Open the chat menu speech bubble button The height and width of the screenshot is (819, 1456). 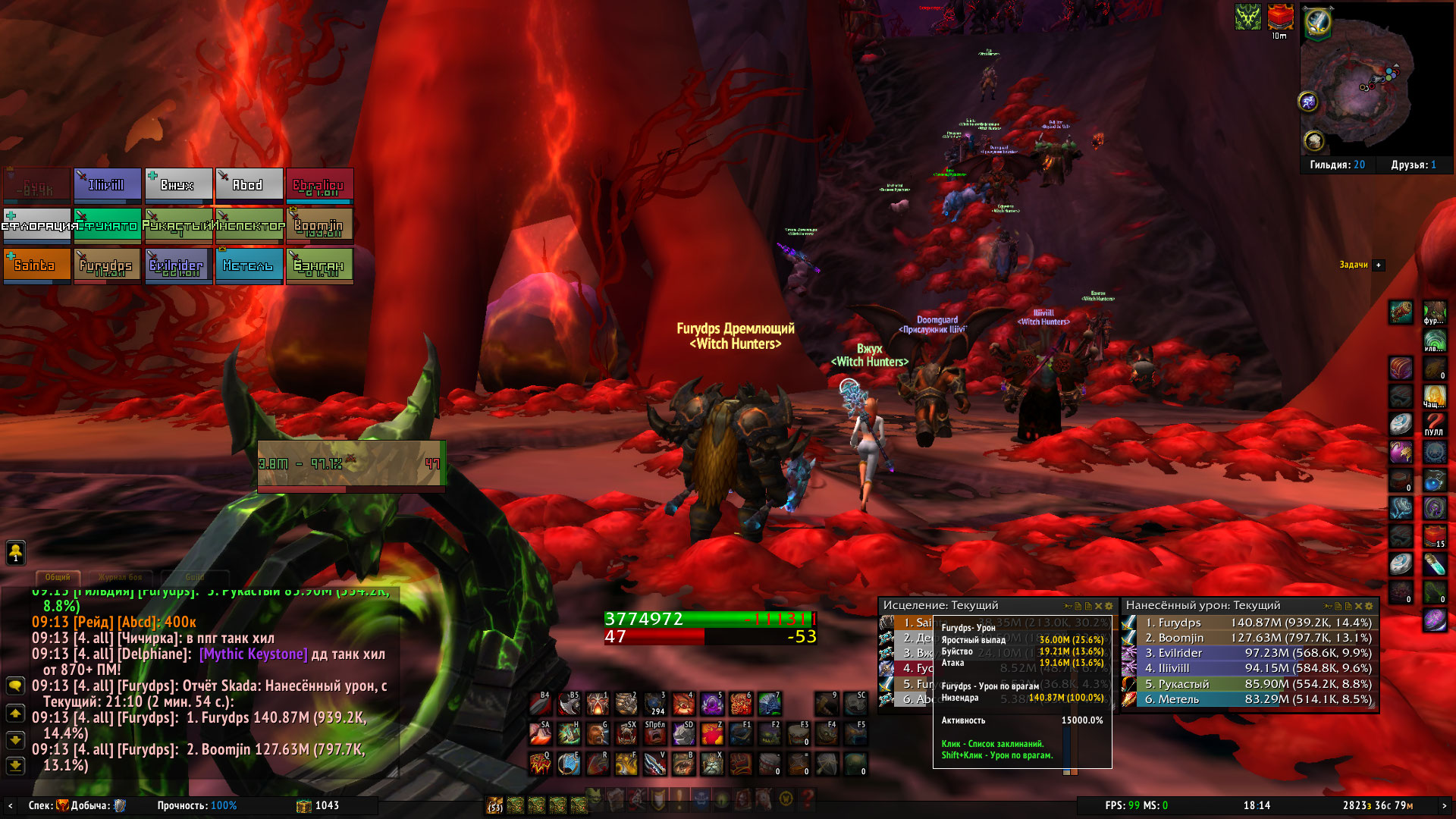click(15, 686)
